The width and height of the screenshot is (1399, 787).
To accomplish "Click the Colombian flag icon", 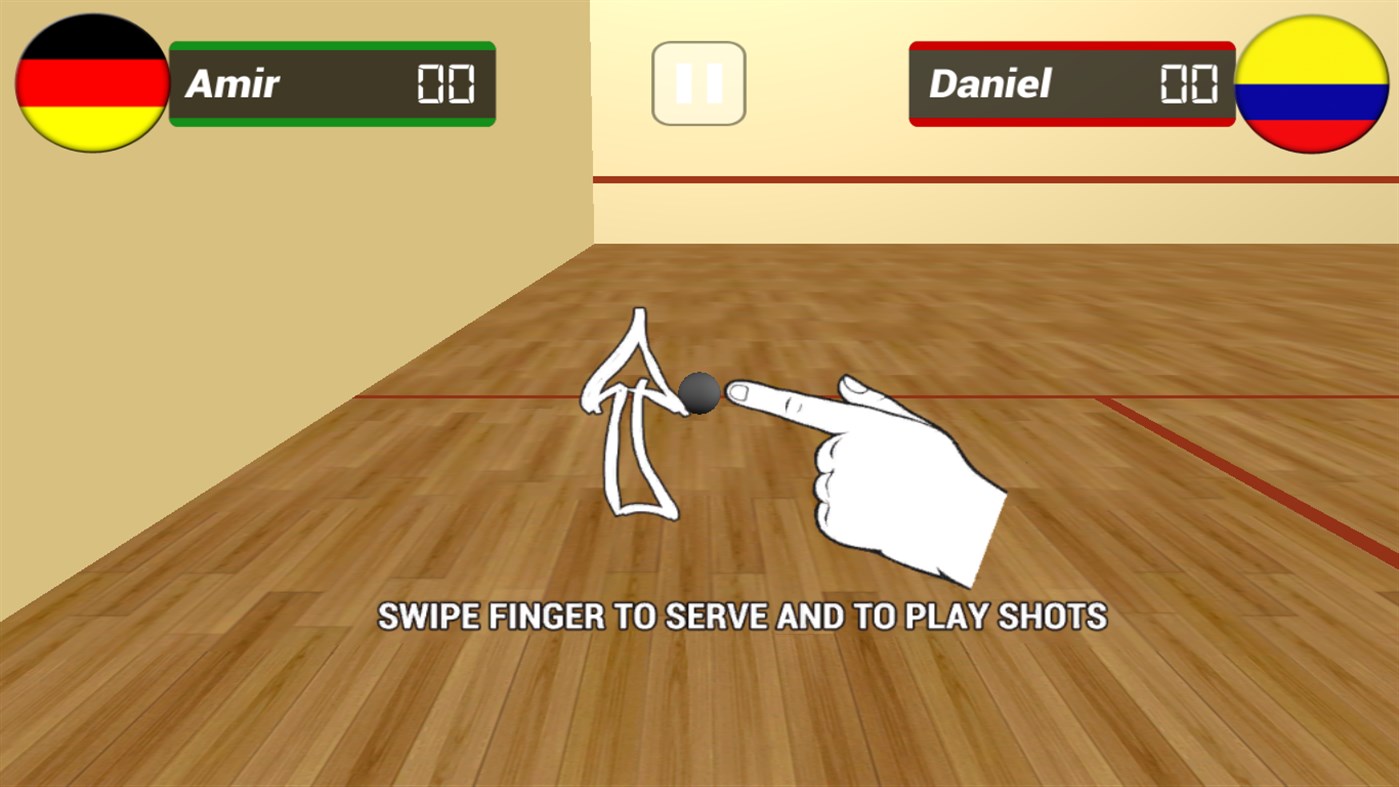I will point(1310,80).
